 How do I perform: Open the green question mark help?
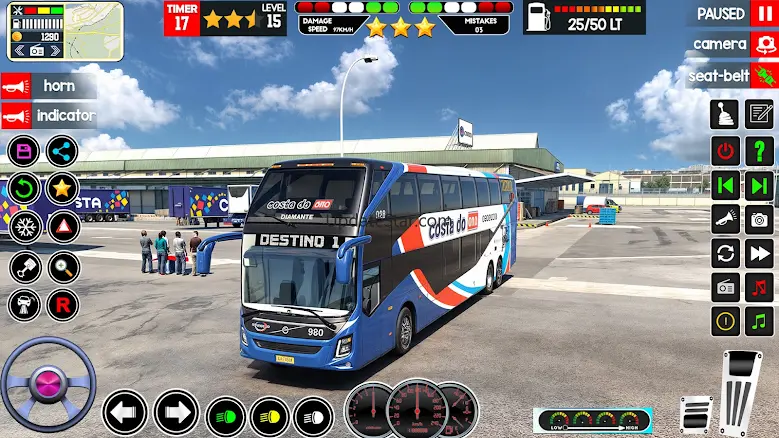[x=760, y=151]
